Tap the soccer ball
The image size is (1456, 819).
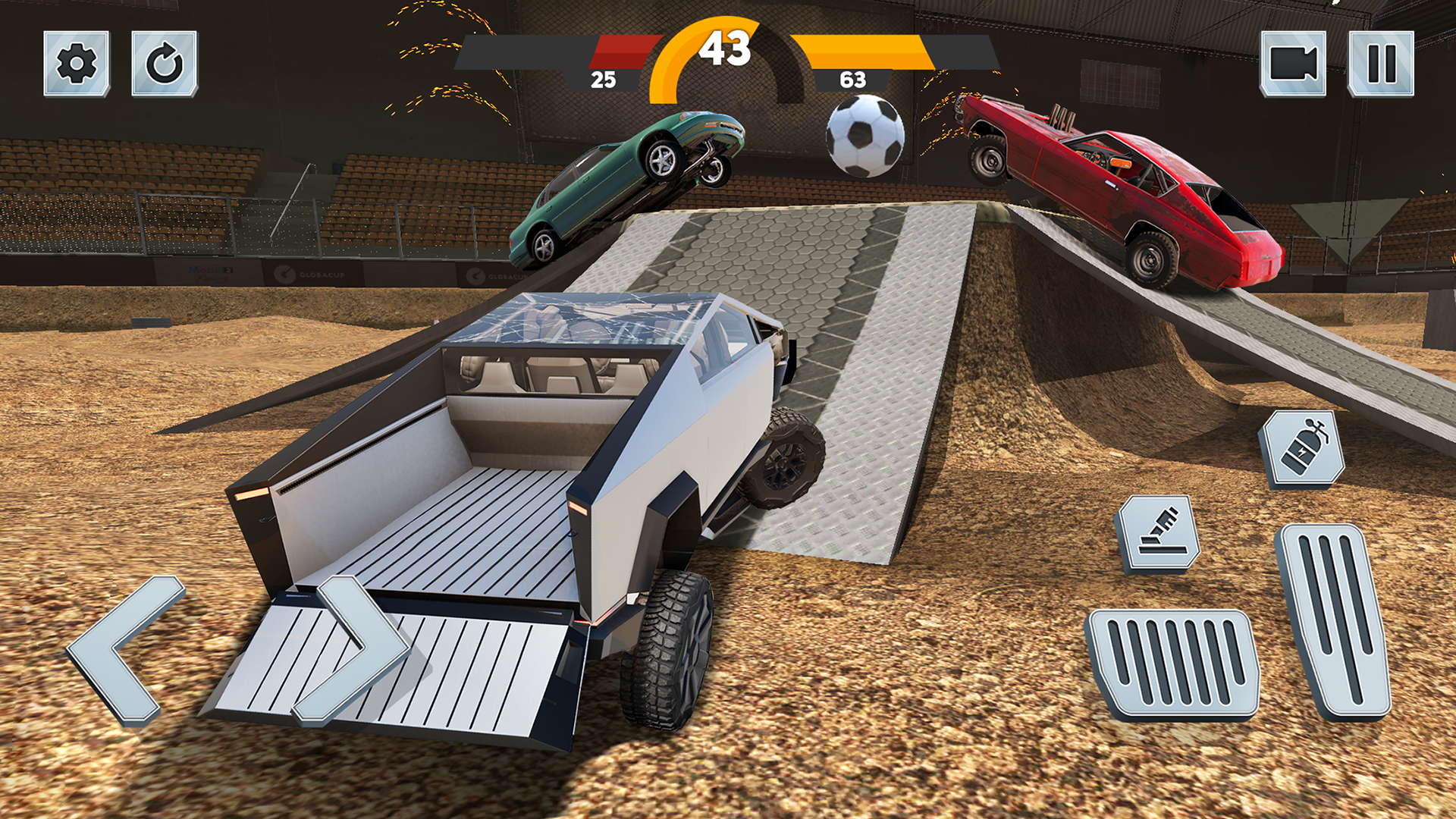(866, 135)
